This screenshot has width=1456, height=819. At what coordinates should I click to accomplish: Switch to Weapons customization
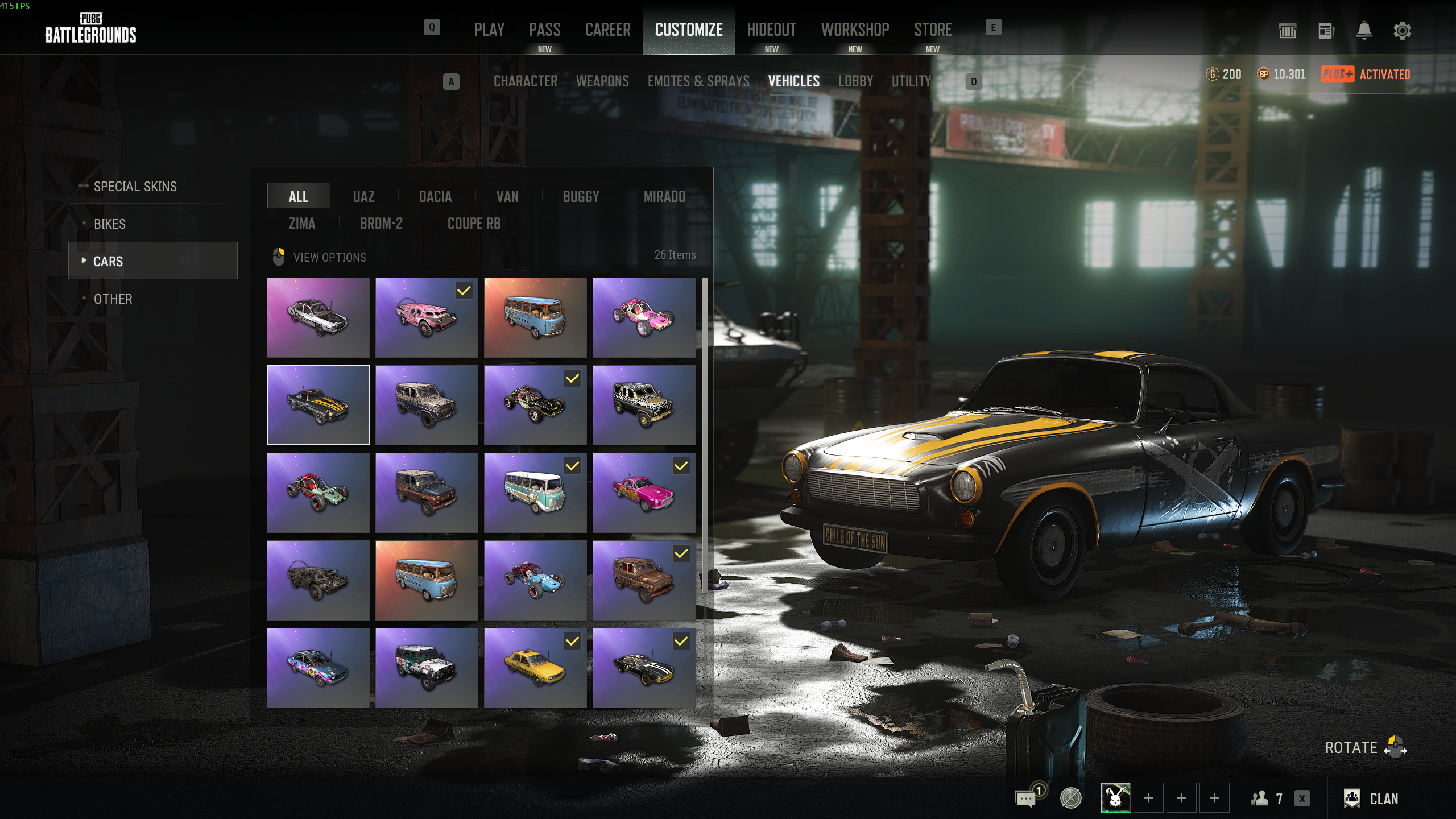[x=602, y=81]
